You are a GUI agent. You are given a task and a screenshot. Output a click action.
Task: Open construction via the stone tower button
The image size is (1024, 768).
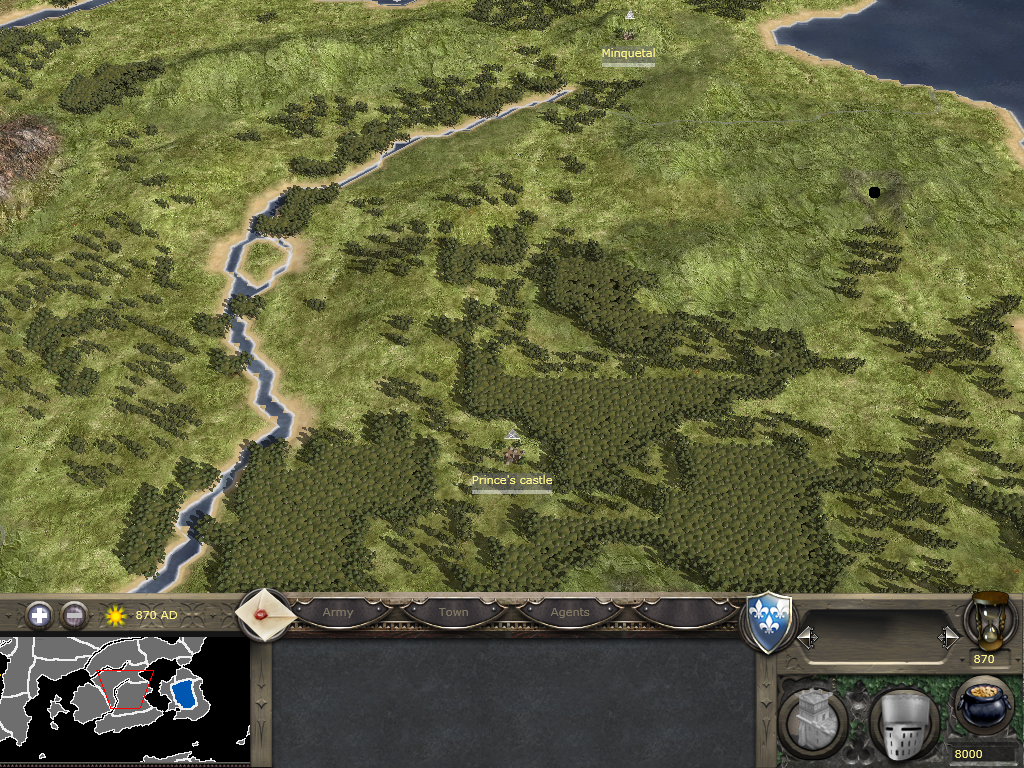coord(813,721)
